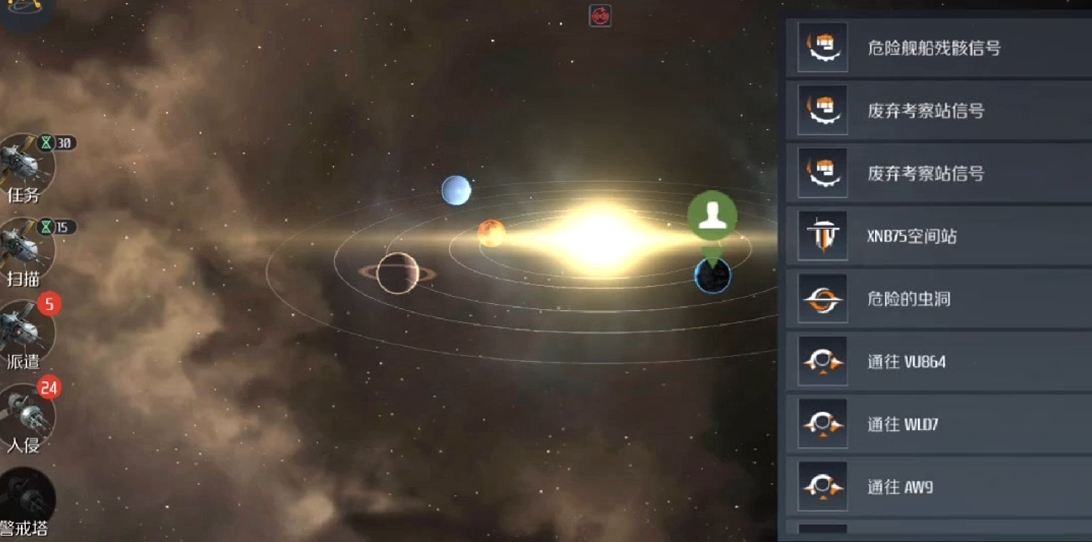1092x542 pixels.
Task: Click the green player location marker
Action: 712,216
